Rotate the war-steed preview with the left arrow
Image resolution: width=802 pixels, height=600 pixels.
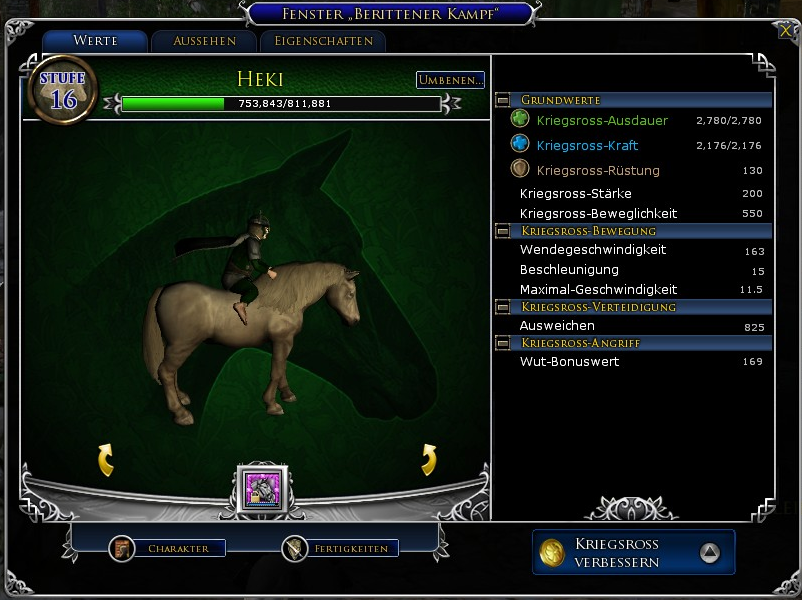(105, 460)
